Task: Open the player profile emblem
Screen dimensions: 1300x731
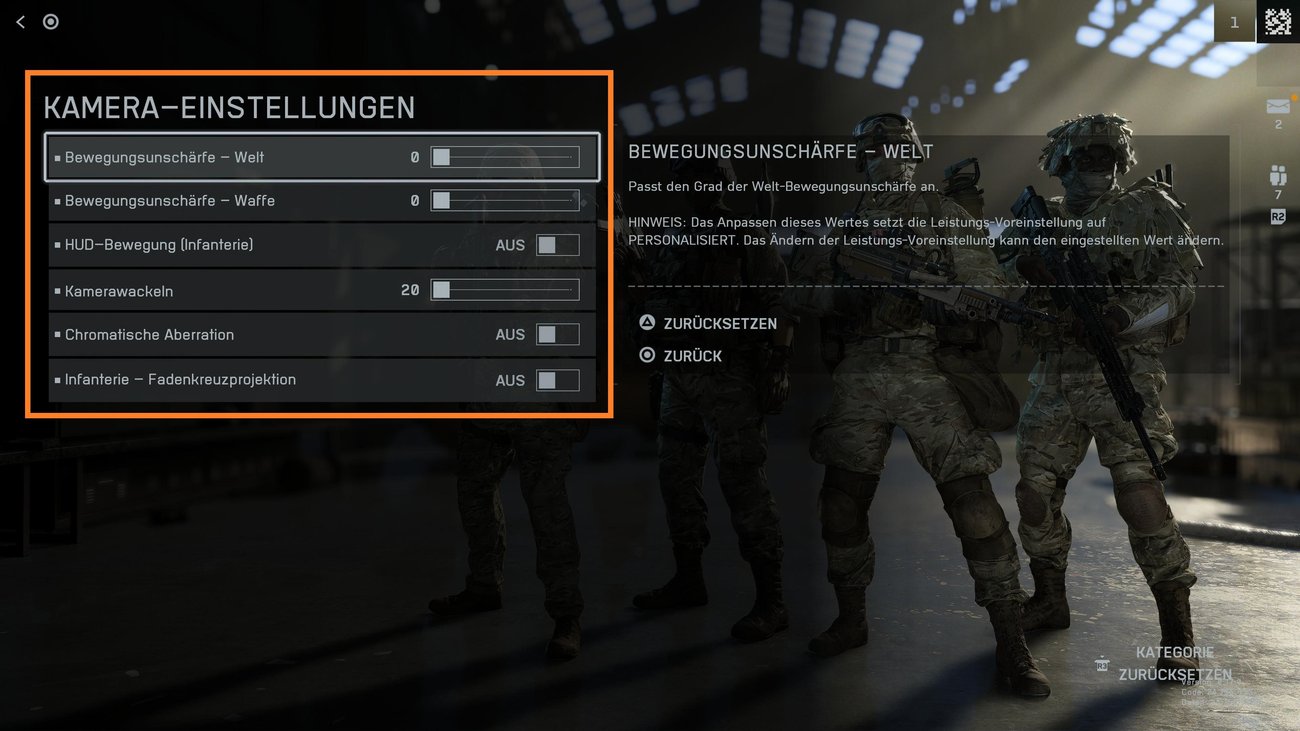Action: click(1278, 22)
